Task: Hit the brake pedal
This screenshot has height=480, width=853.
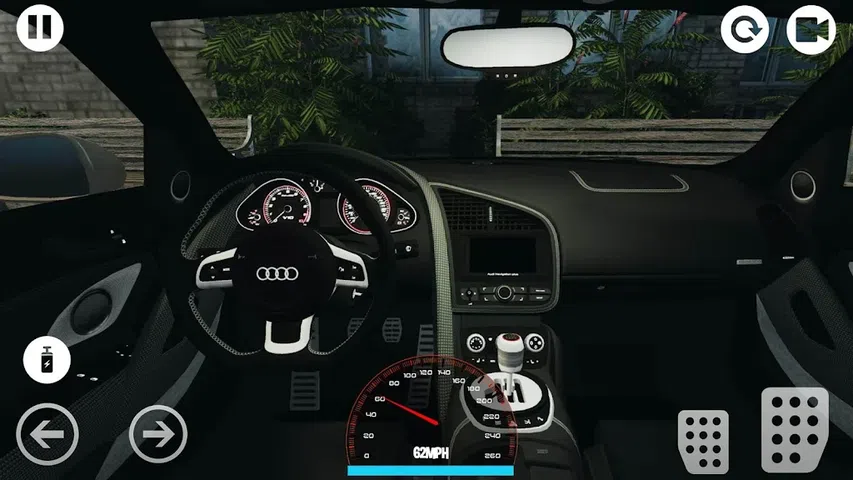Action: point(703,439)
